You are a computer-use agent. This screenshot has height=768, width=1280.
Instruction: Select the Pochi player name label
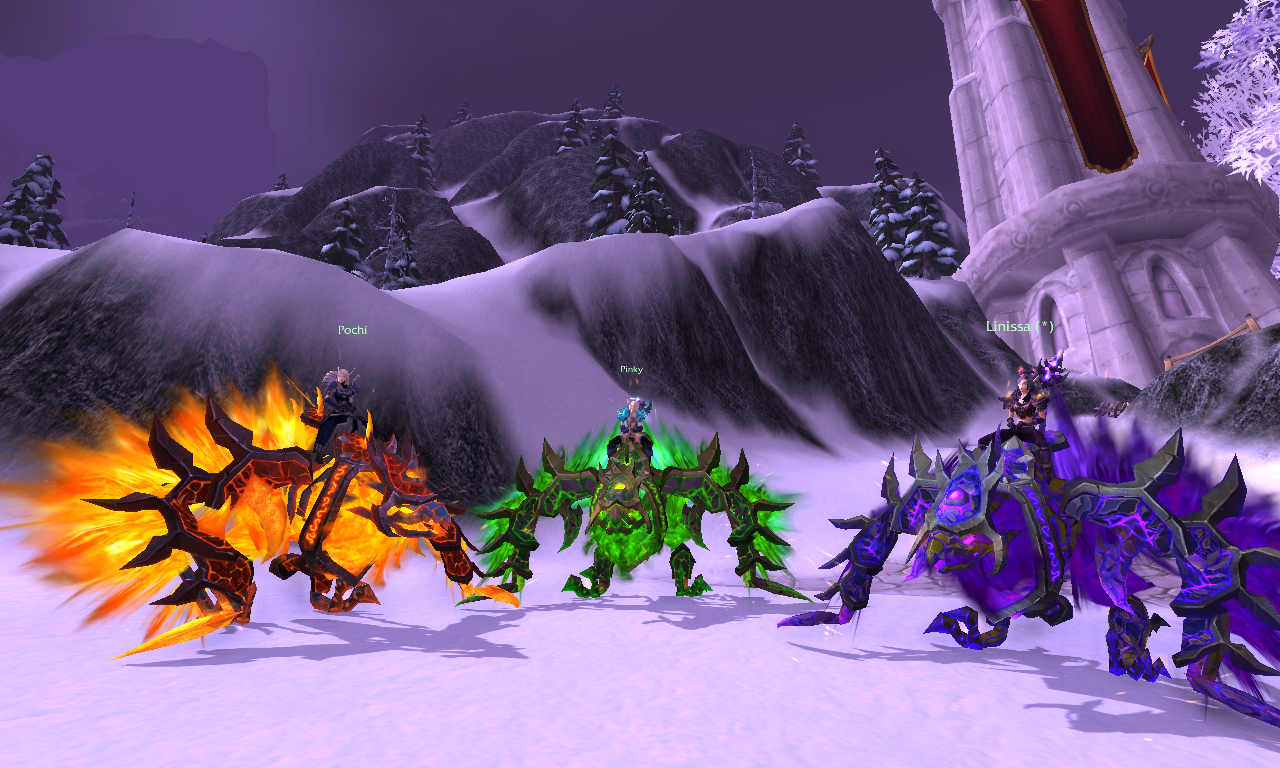[x=352, y=330]
